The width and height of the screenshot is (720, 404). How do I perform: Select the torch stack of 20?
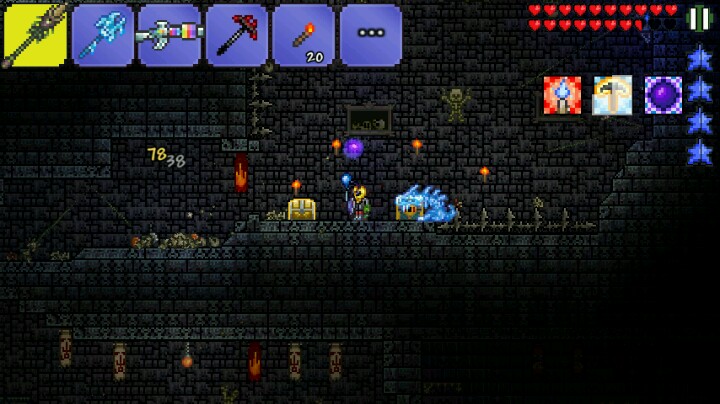click(x=304, y=34)
